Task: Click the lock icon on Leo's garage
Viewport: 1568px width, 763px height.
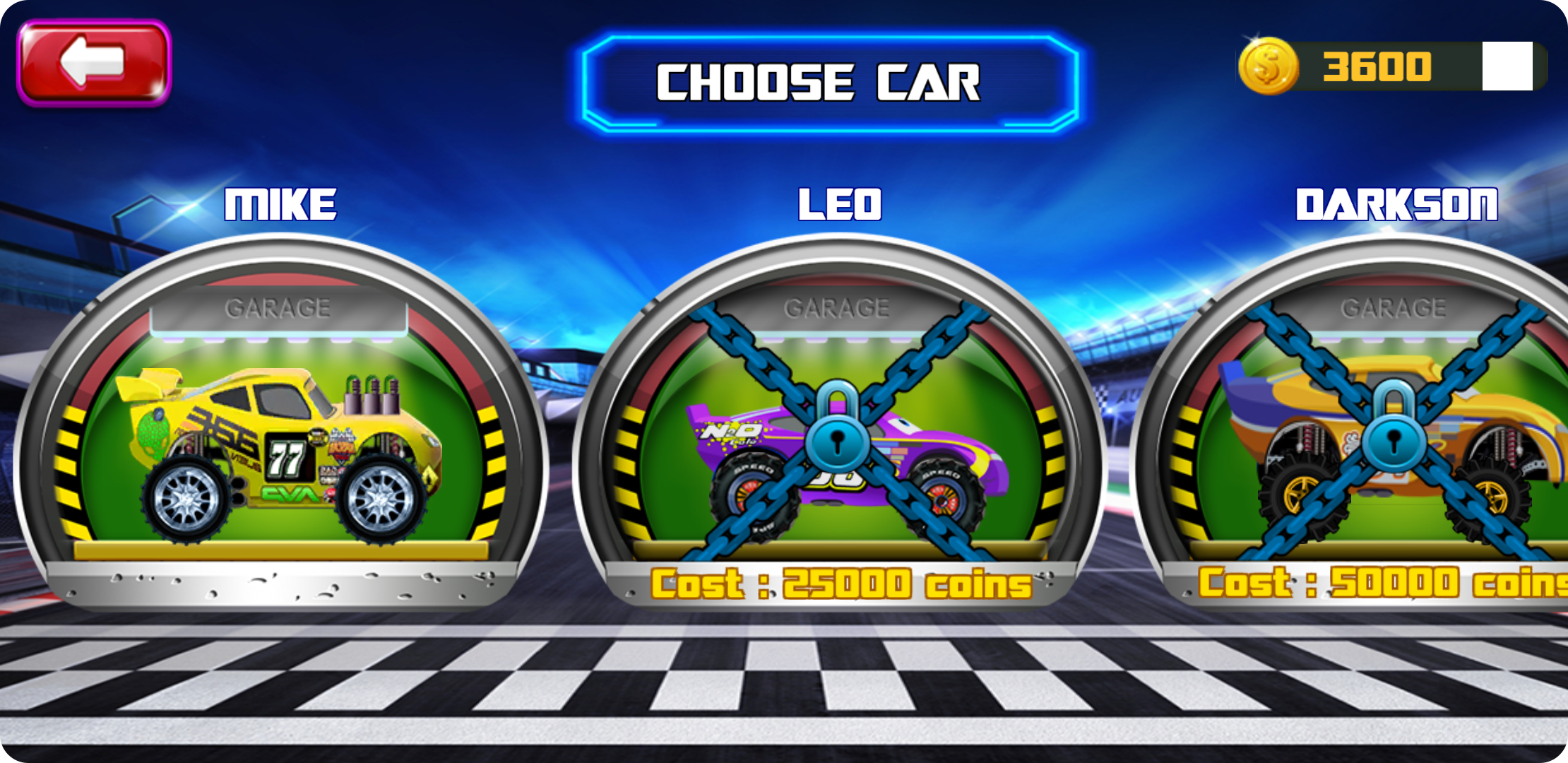Action: tap(838, 438)
